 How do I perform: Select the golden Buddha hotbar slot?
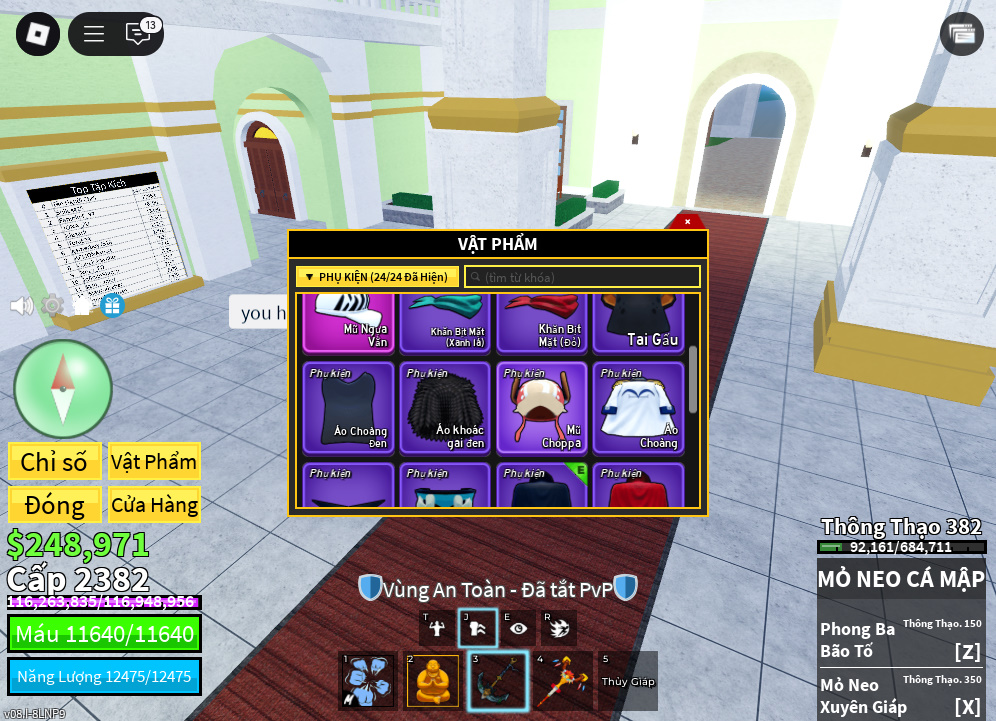coord(433,681)
